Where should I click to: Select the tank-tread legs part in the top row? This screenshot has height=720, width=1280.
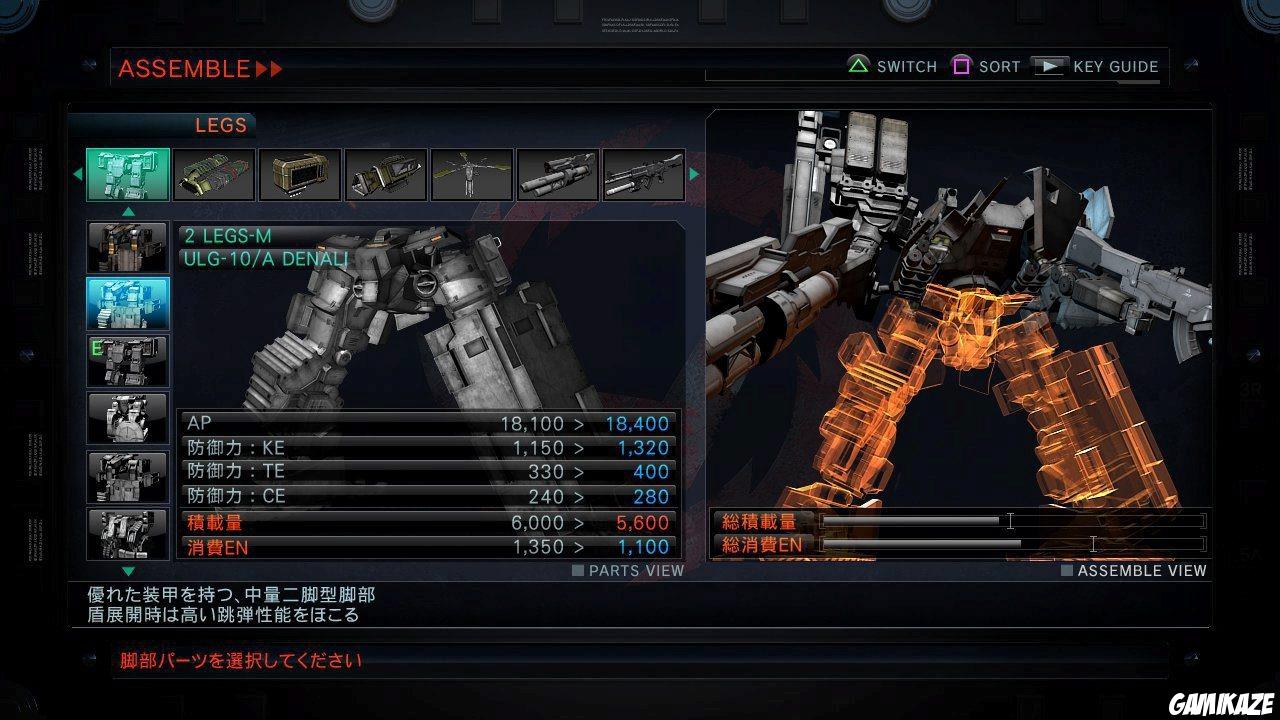tap(213, 174)
